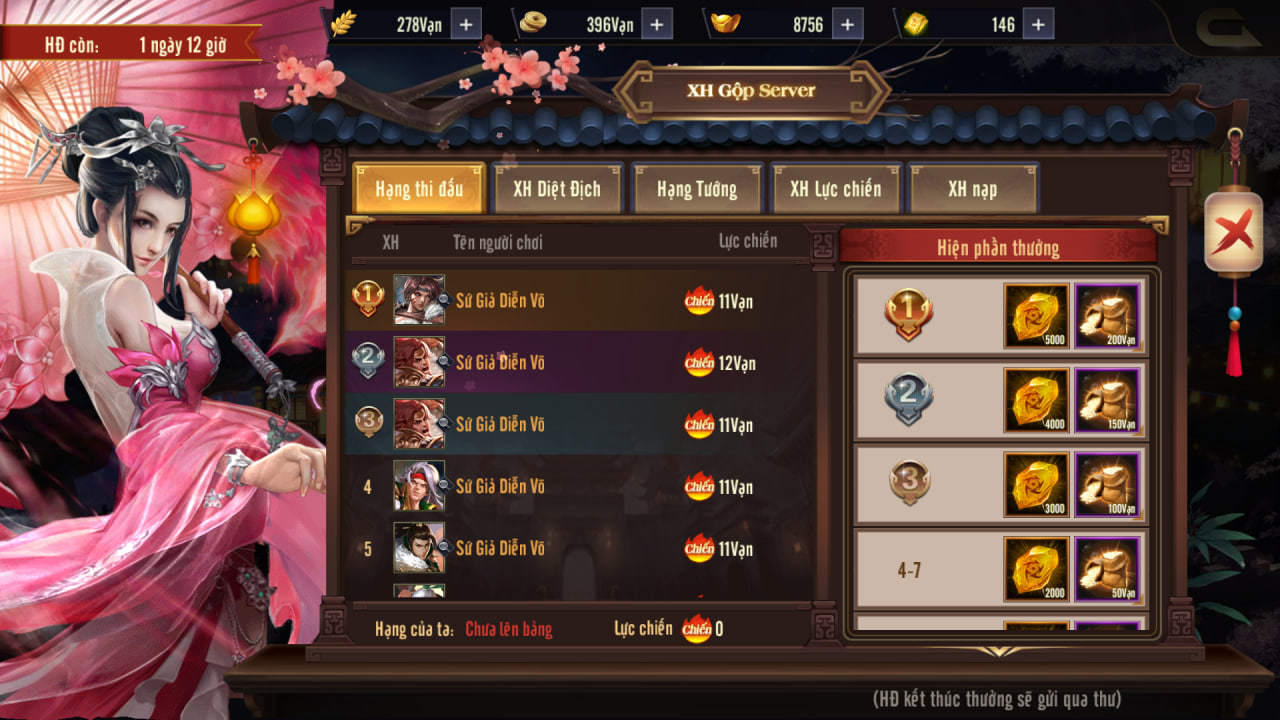
Task: Open the XH Diệt Địch tab
Action: [558, 189]
